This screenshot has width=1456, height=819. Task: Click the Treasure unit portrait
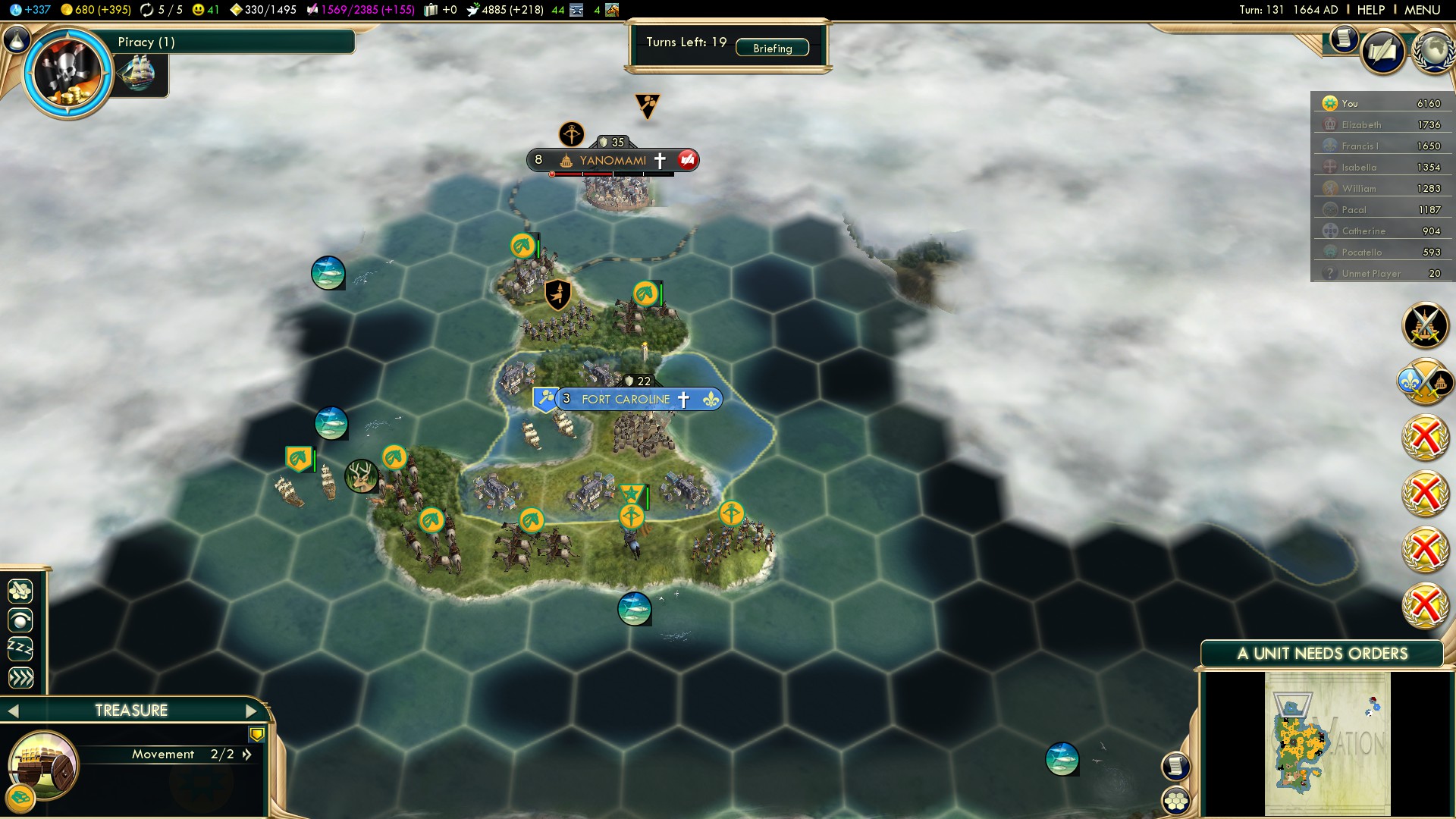tap(43, 764)
